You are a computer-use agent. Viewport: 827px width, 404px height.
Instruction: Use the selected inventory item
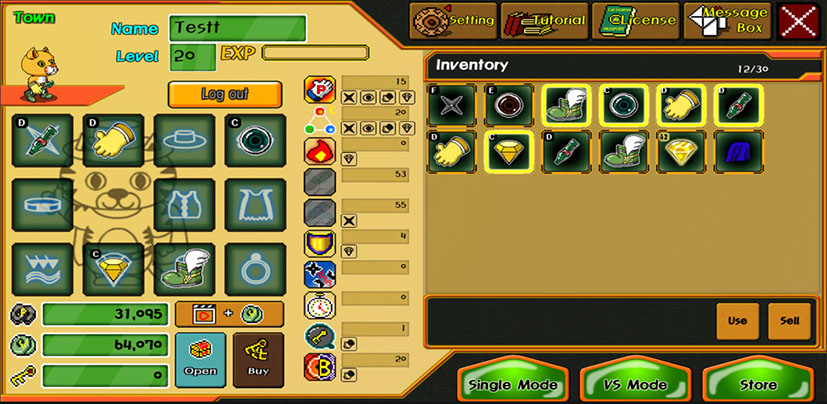(737, 321)
